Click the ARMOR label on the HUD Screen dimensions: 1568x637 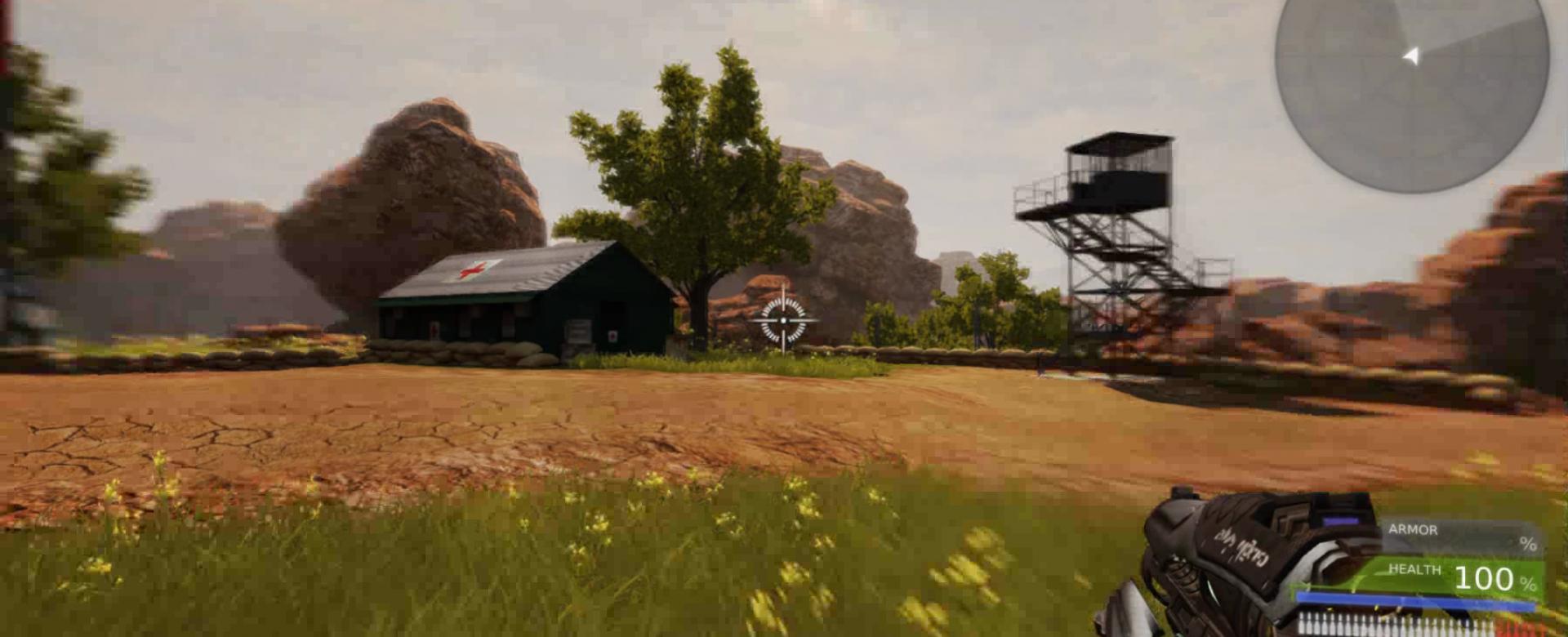(1413, 530)
